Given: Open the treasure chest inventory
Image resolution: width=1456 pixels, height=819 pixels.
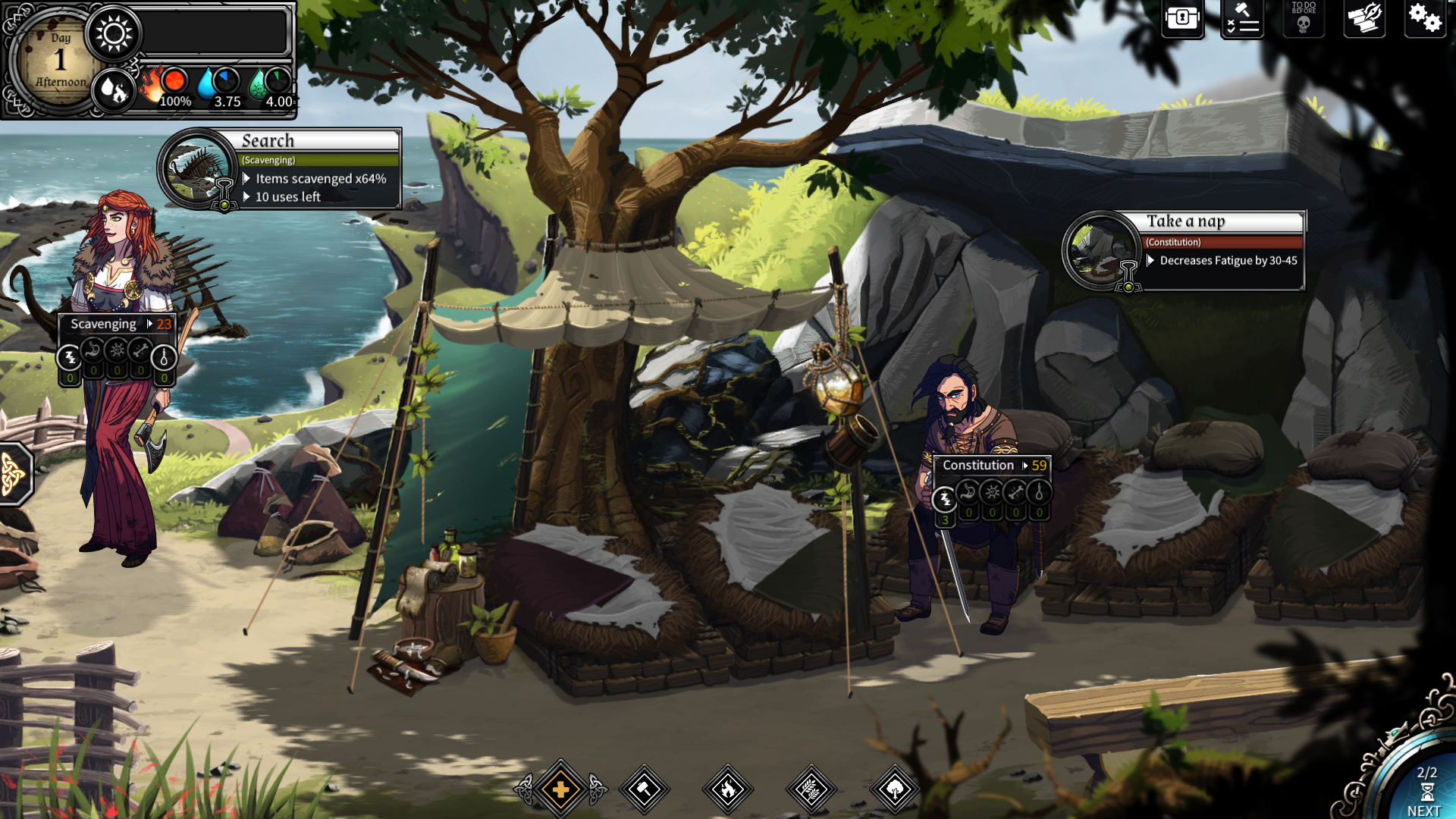Looking at the screenshot, I should tap(1182, 18).
